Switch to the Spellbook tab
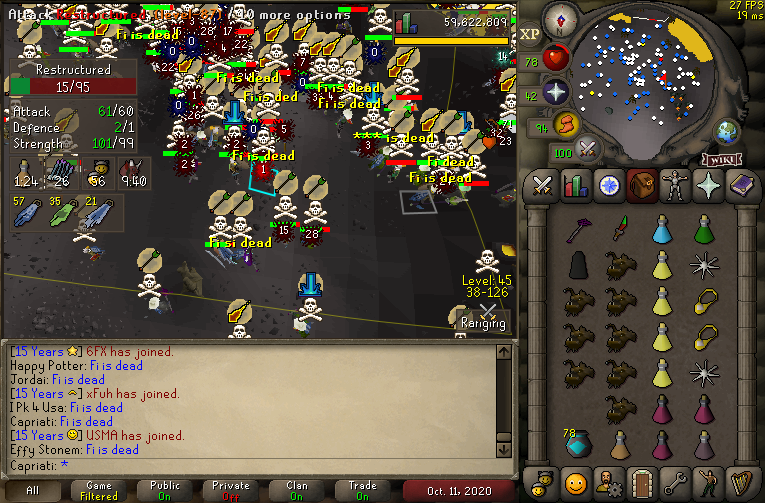Image resolution: width=765 pixels, height=503 pixels. point(741,186)
